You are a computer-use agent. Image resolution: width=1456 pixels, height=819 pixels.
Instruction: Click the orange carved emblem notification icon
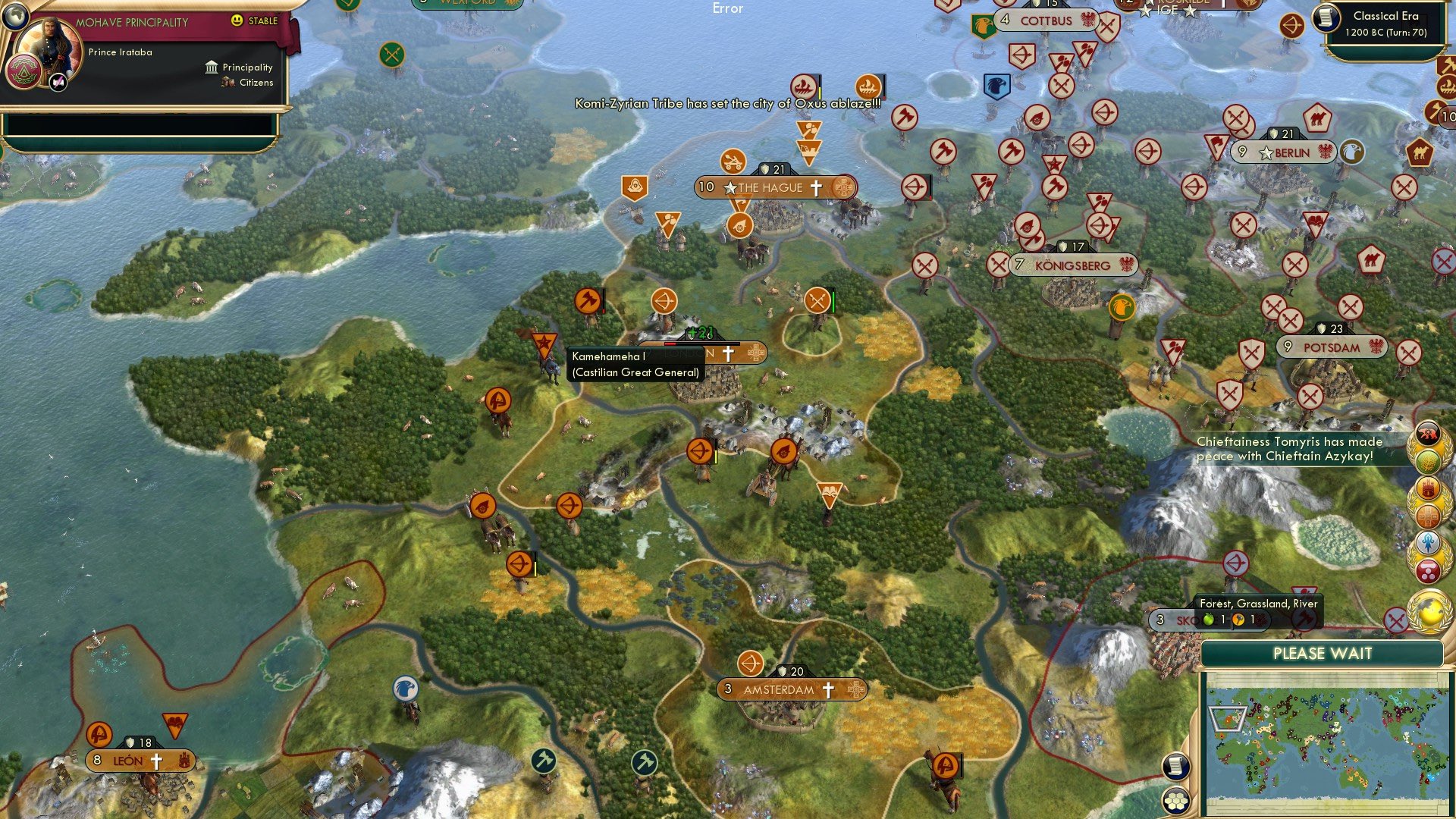[x=1427, y=515]
